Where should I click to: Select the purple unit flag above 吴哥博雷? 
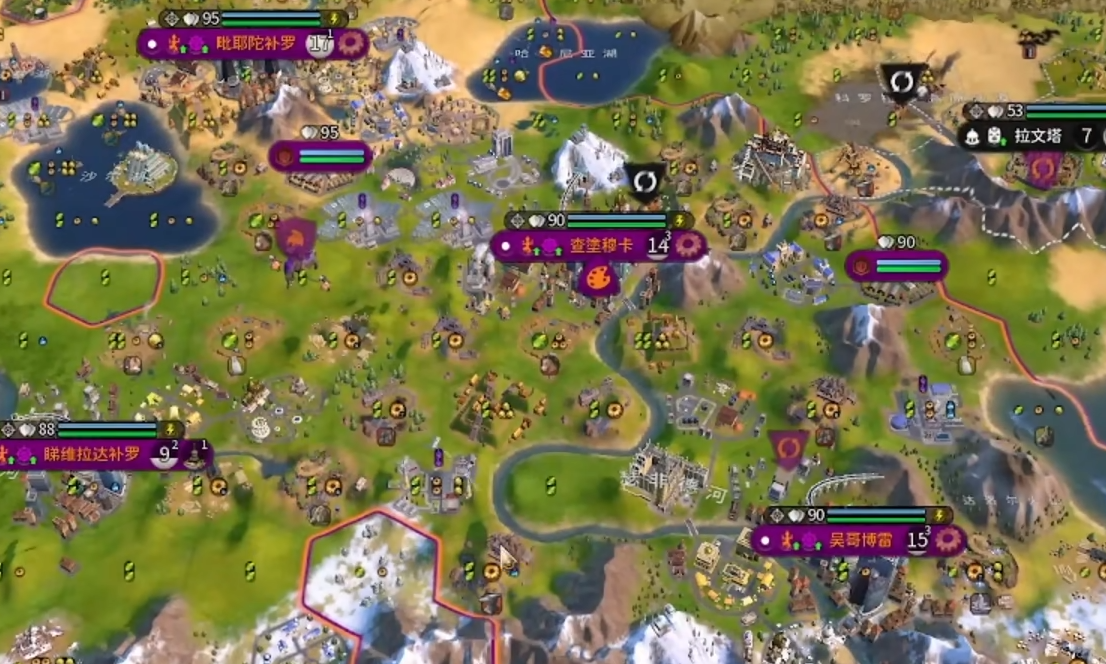tap(789, 447)
